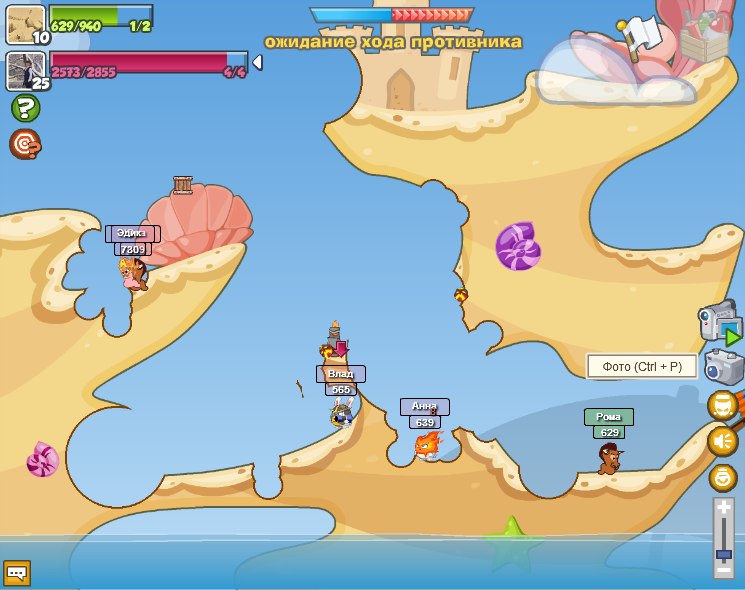Open the green question mark help
Image resolution: width=745 pixels, height=590 pixels.
coord(25,108)
